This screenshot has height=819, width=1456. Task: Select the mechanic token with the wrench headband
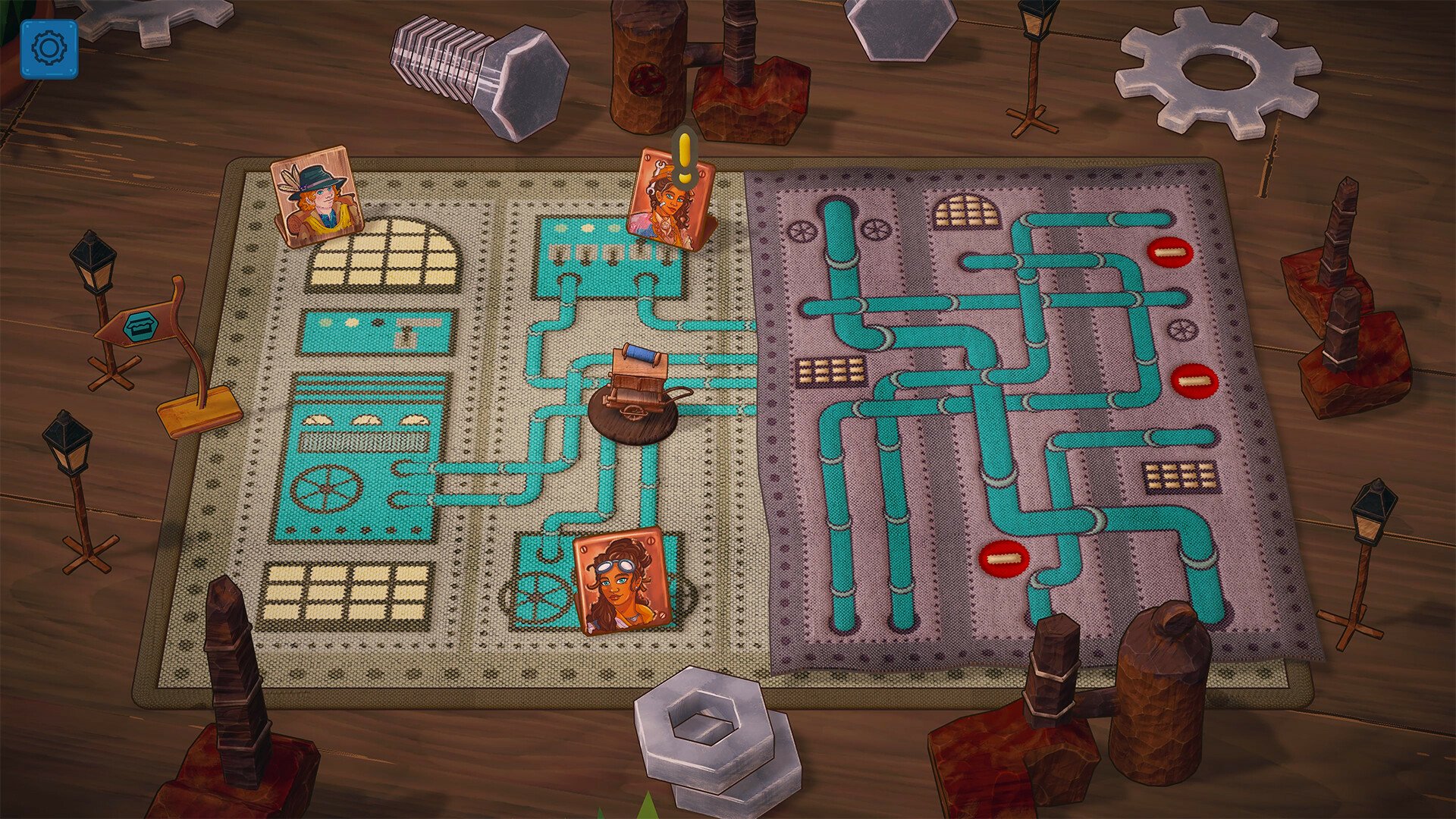point(669,205)
